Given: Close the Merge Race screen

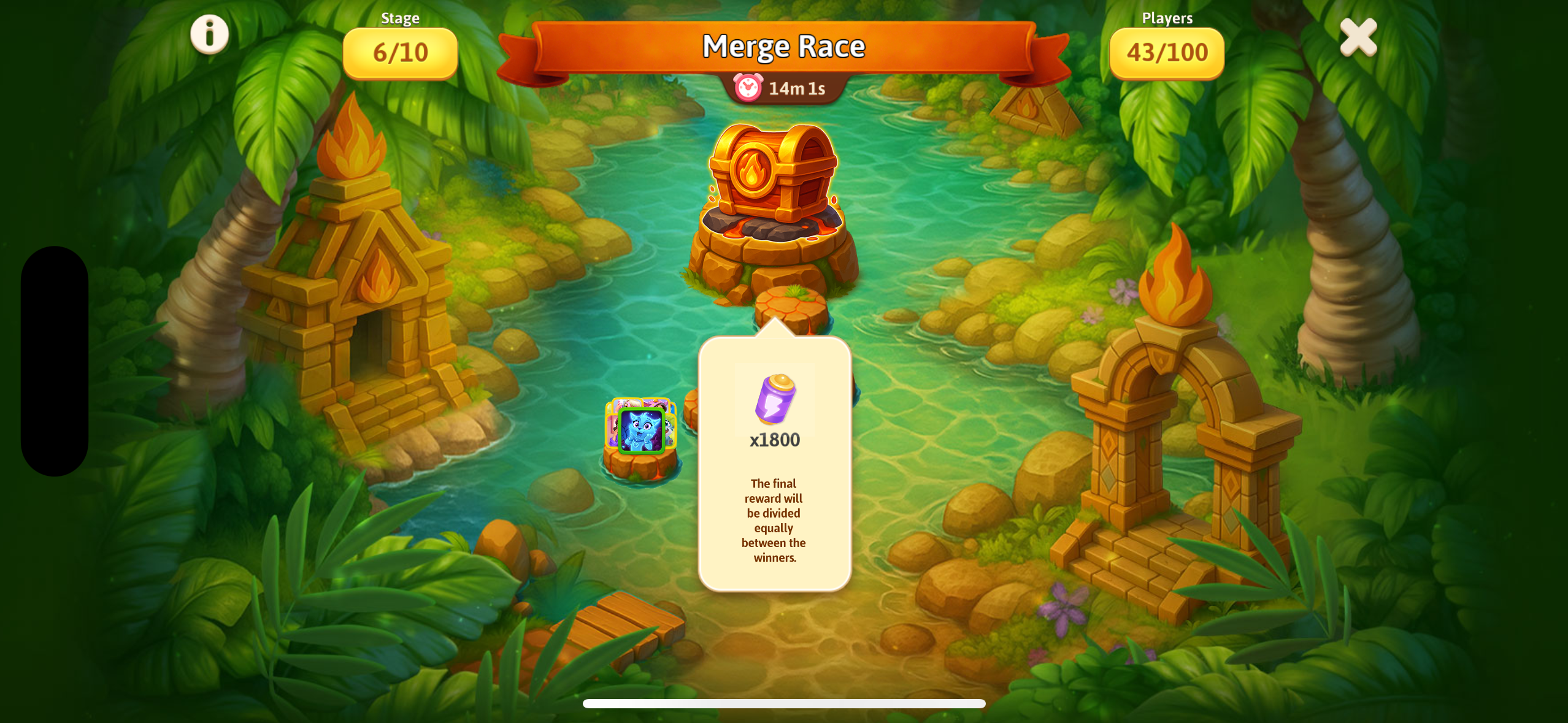Looking at the screenshot, I should pyautogui.click(x=1358, y=37).
